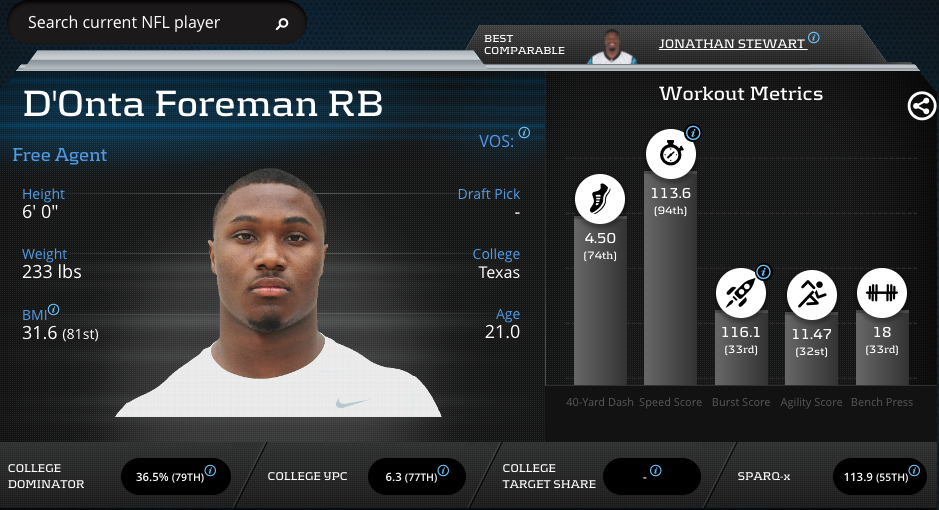Open the Jonathan Stewart comparable player link
This screenshot has width=939, height=510.
[732, 44]
